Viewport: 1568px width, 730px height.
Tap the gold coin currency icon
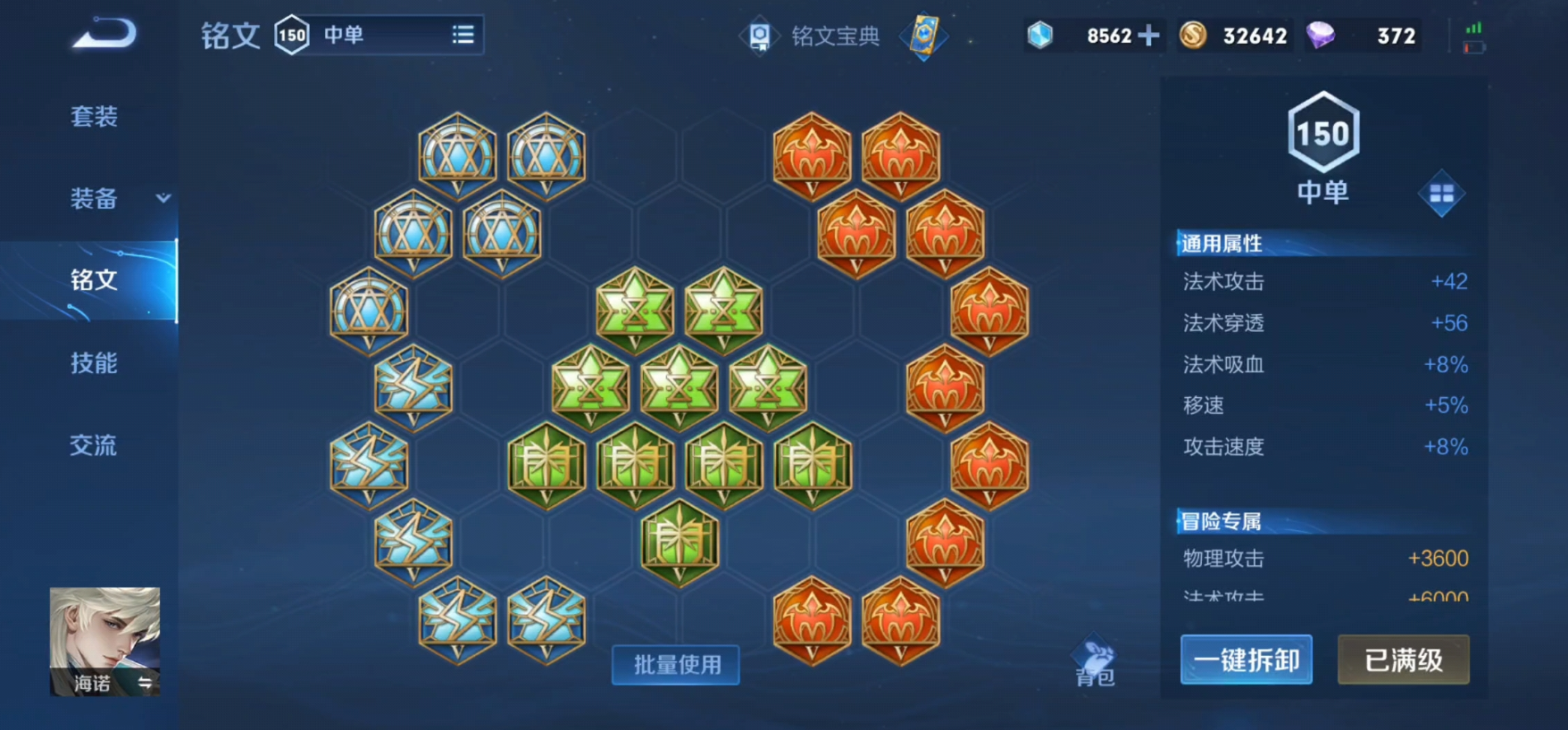(x=1193, y=36)
